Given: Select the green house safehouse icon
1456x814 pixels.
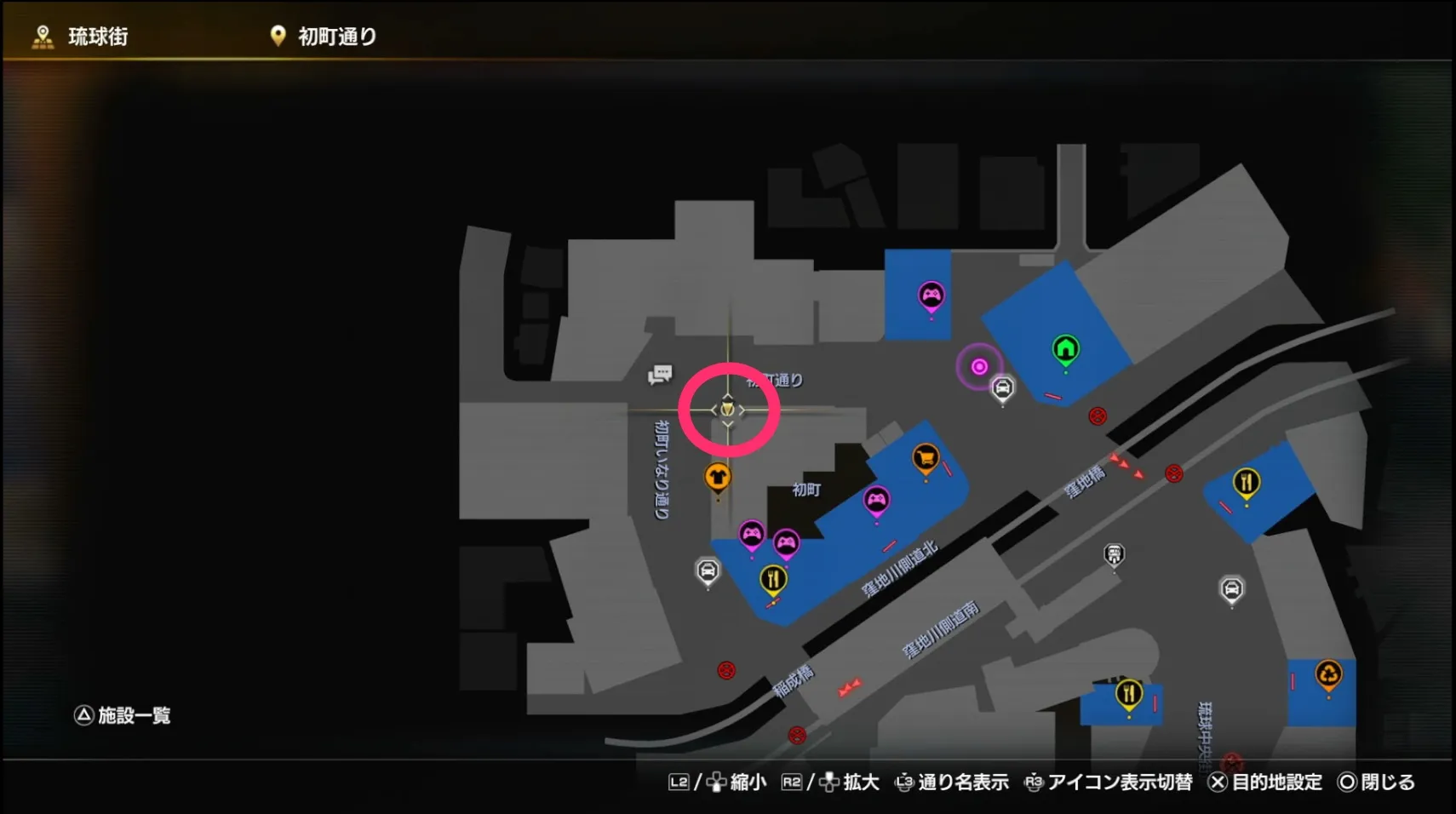Looking at the screenshot, I should [x=1065, y=349].
